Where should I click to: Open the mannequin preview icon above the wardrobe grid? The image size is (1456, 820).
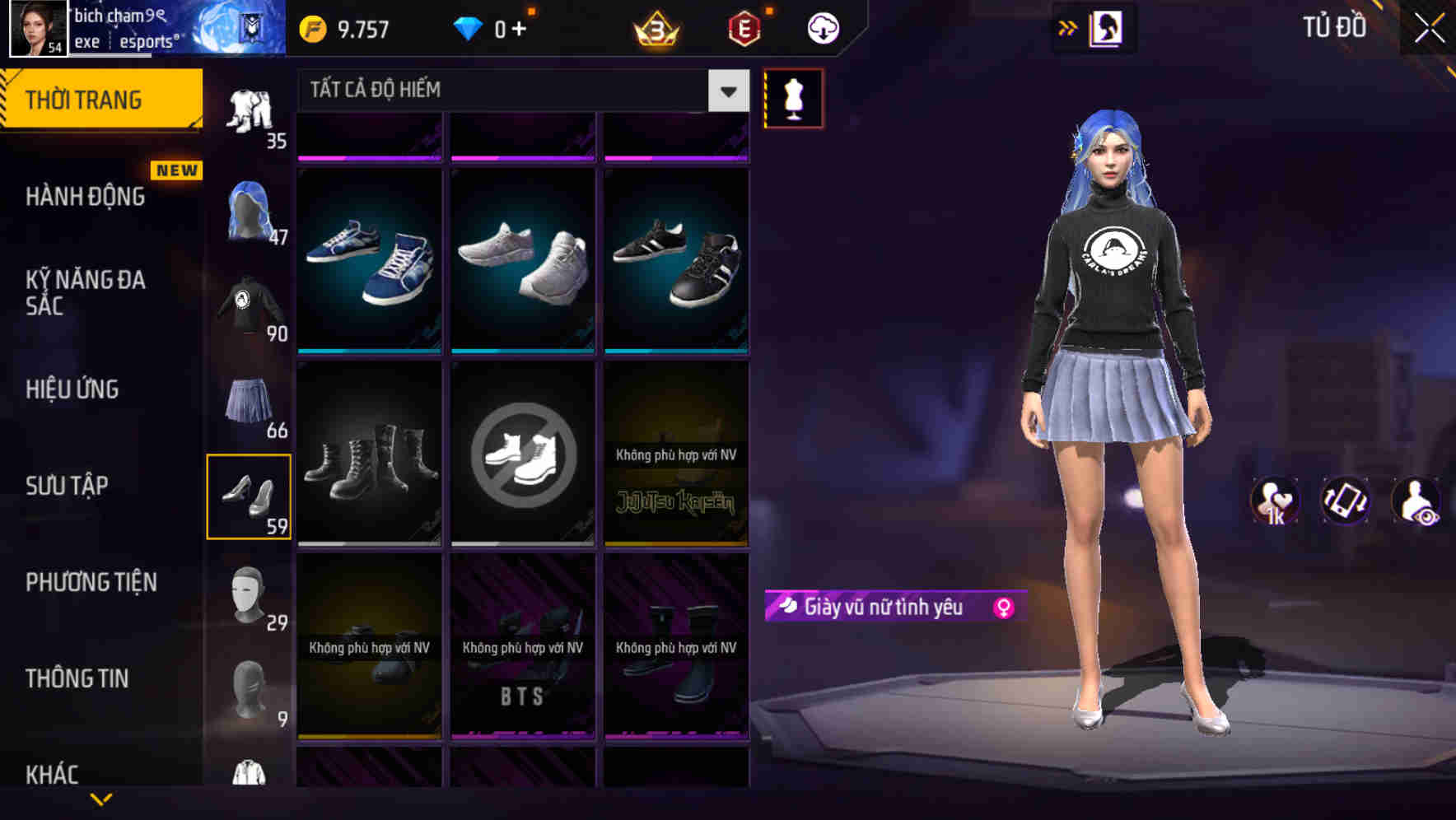tap(793, 97)
